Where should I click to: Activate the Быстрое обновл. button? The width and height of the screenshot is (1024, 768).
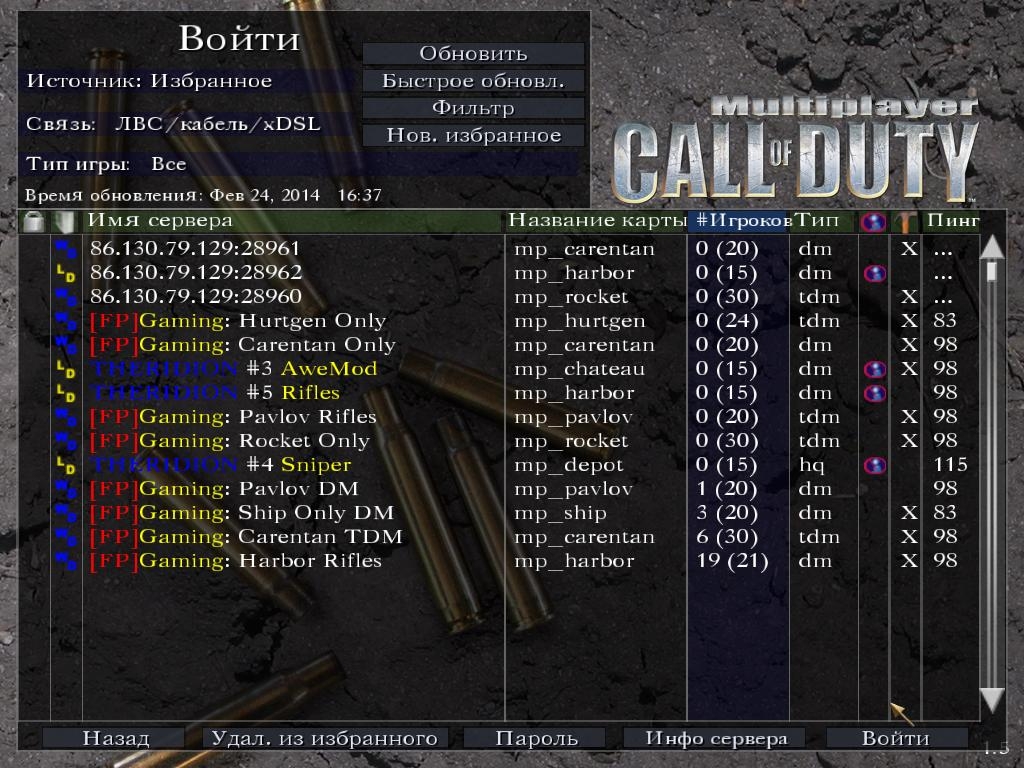click(473, 81)
